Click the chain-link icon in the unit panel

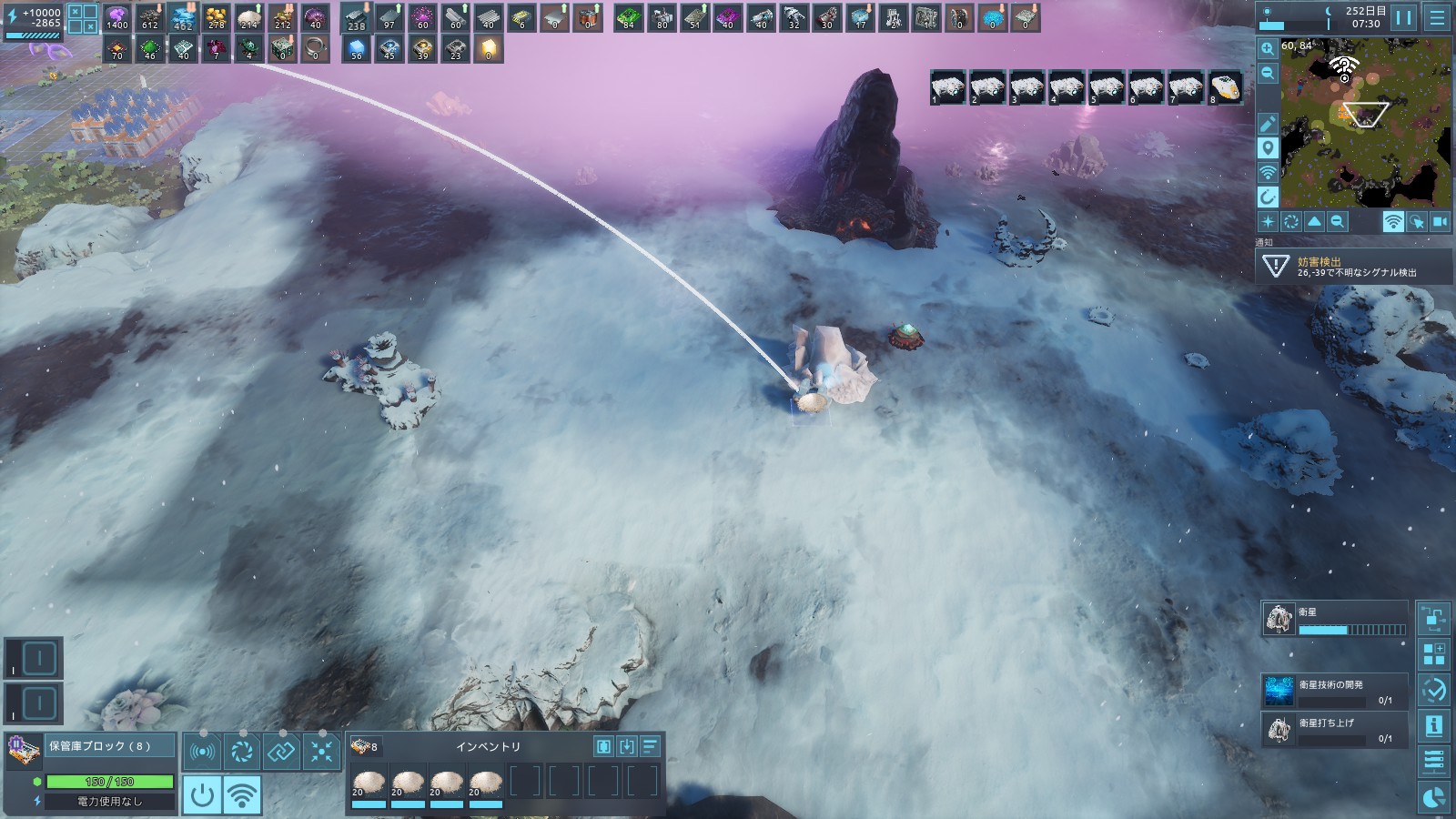pos(281,752)
